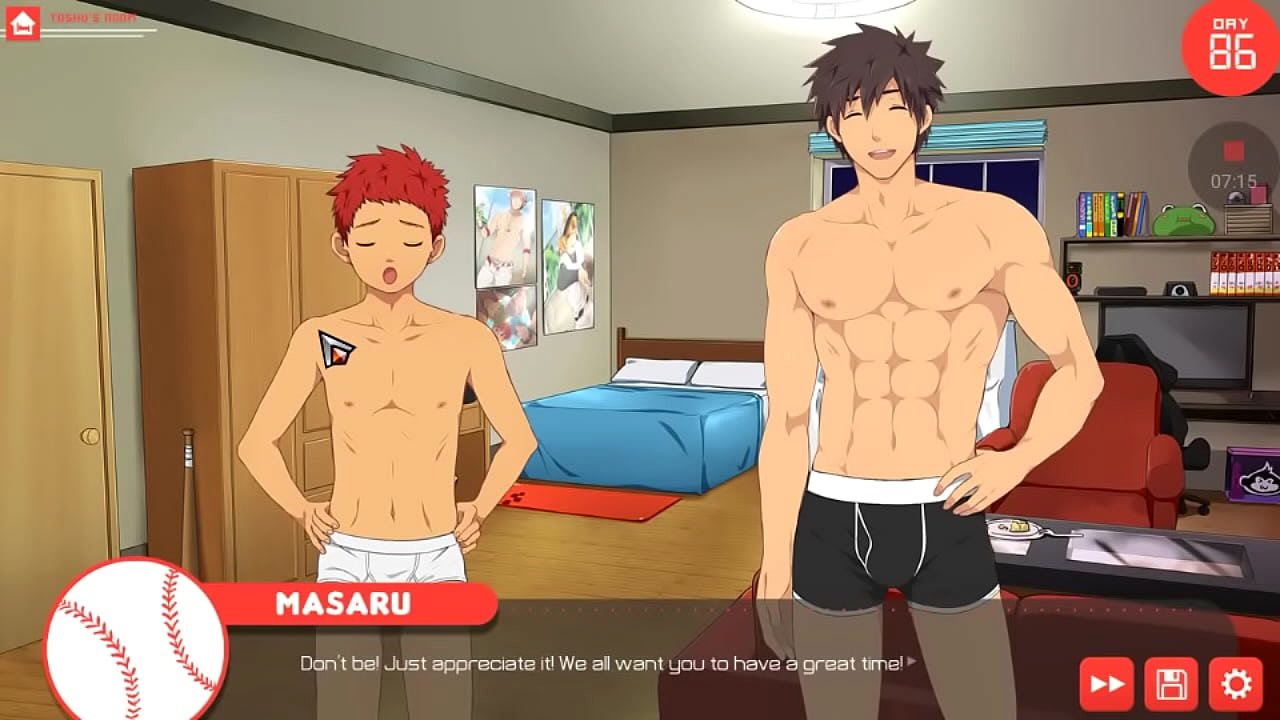Screen dimensions: 1280x720
Task: Expand the Yoshu's Room label banner
Action: tap(100, 15)
